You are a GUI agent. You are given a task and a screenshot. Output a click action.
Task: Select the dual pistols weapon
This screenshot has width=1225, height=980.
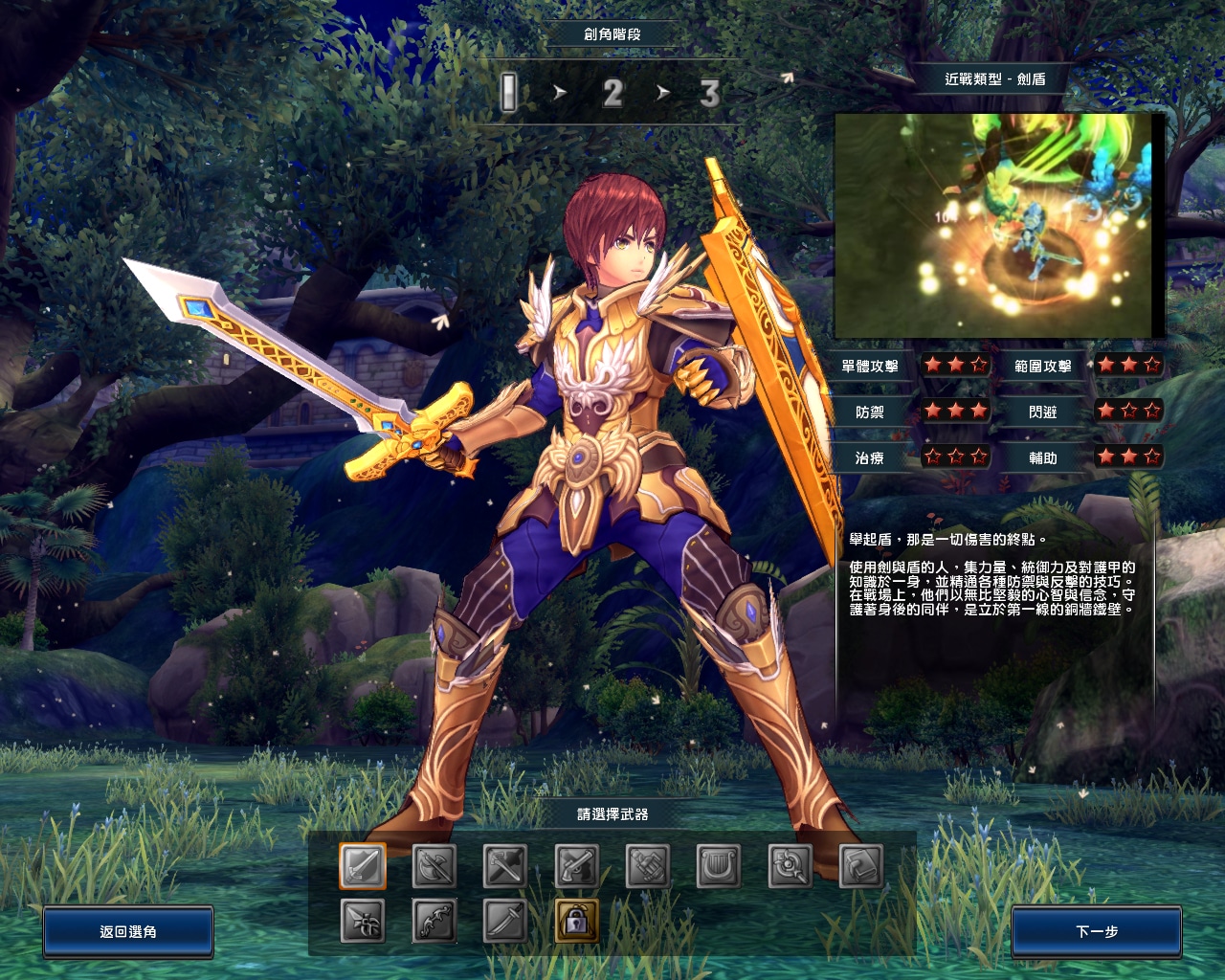pyautogui.click(x=577, y=867)
